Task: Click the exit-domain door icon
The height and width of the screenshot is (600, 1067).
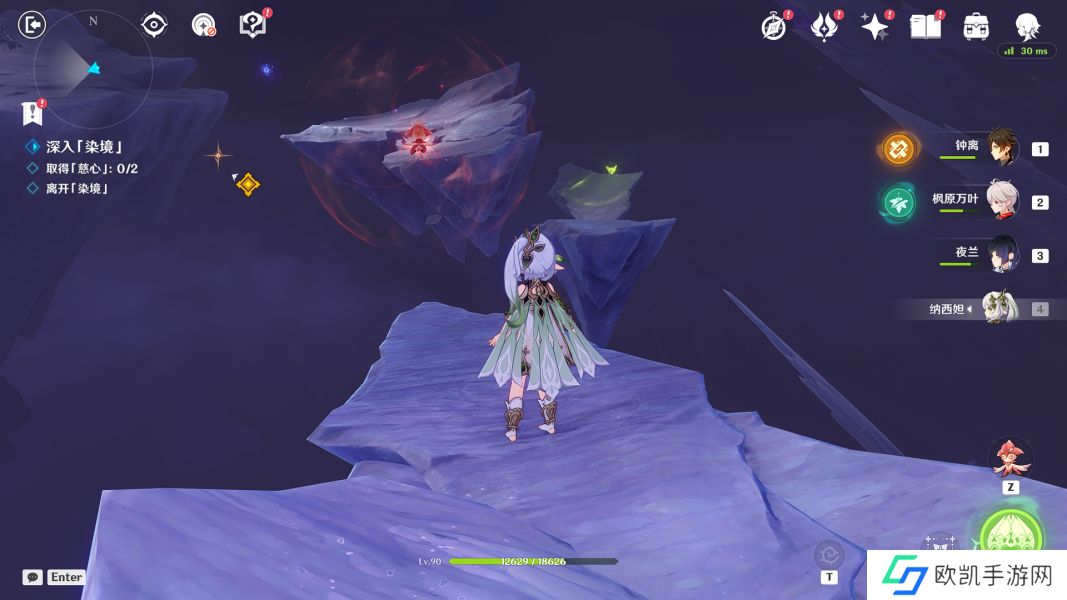Action: 32,24
